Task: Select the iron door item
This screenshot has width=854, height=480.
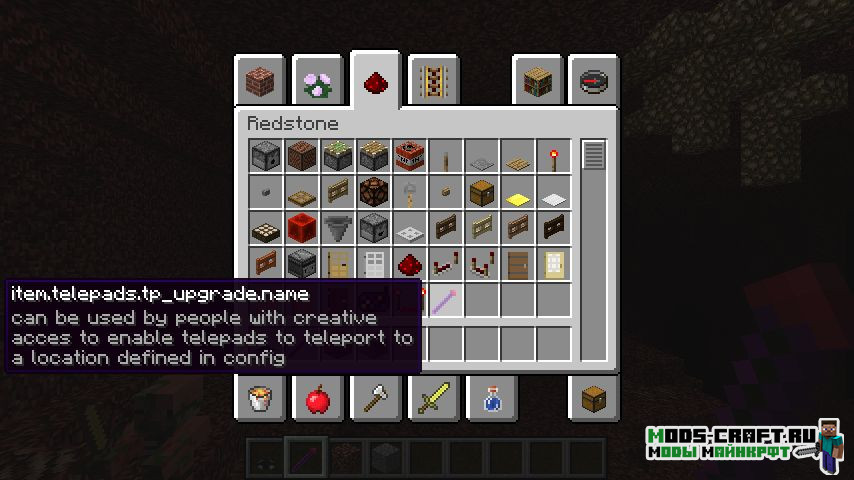Action: pos(373,264)
